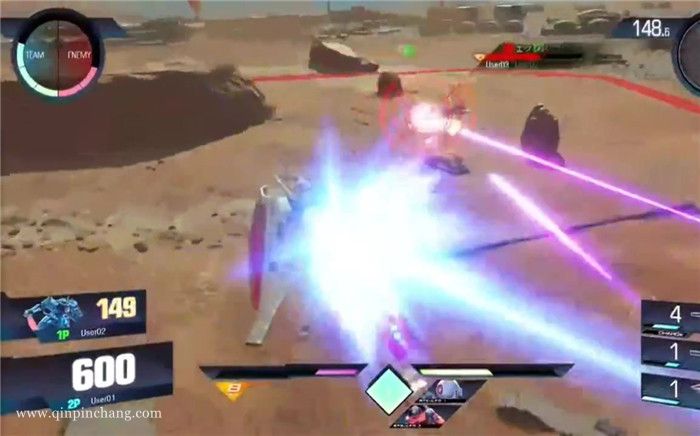
Task: Click the TEAM / ENEMY circular gauge
Action: pos(56,53)
